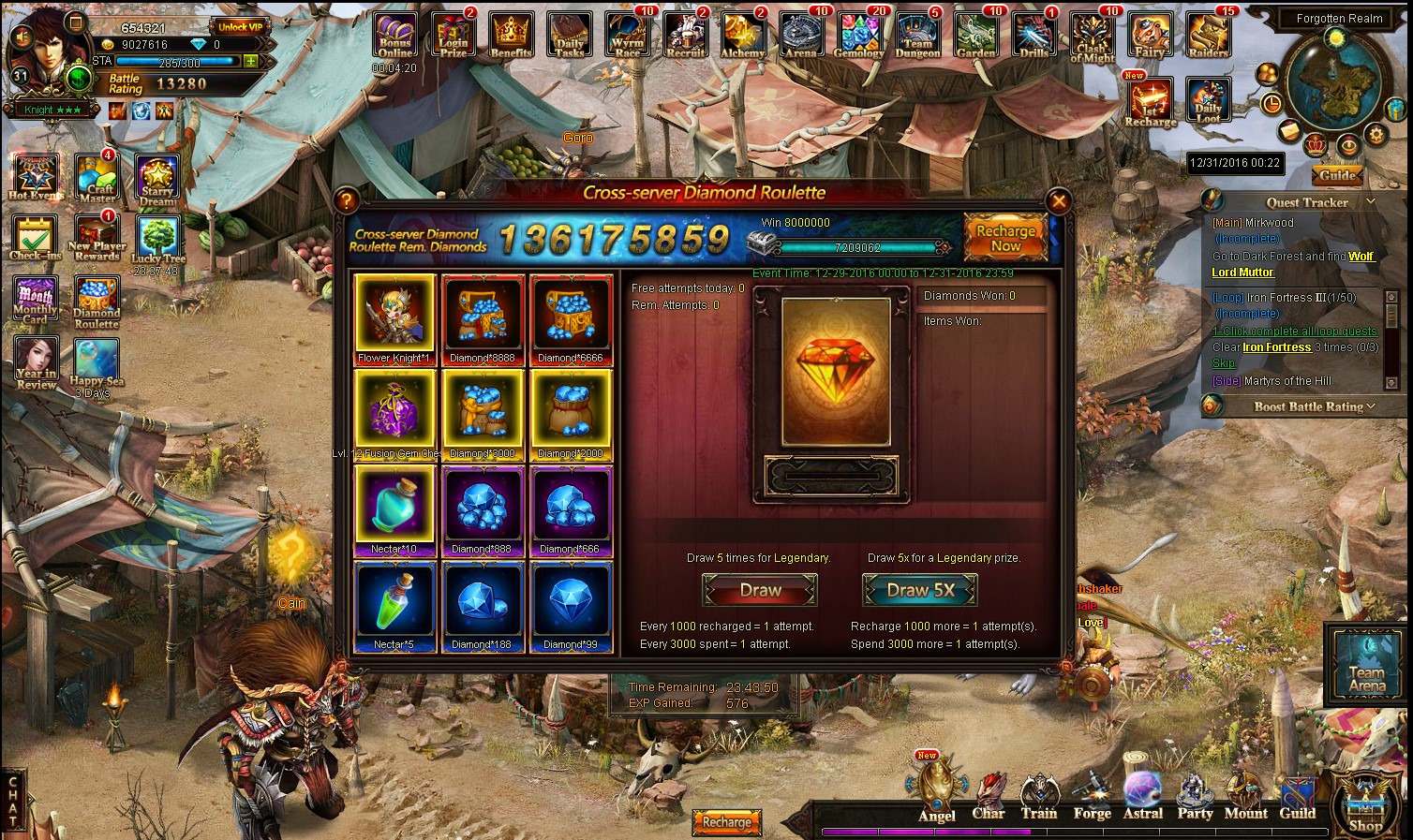
Task: Click the Draw button
Action: pyautogui.click(x=760, y=590)
